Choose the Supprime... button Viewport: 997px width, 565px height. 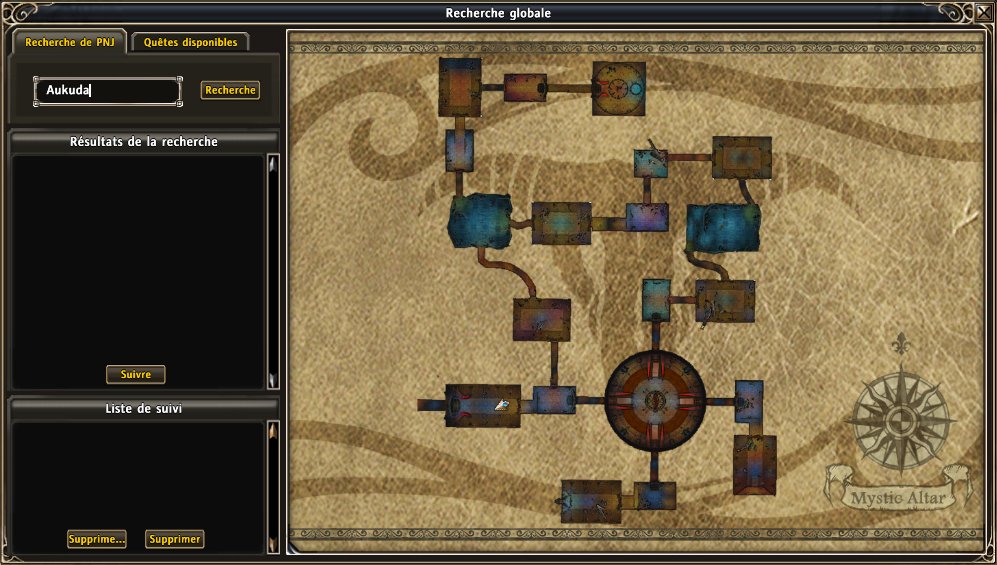(97, 539)
